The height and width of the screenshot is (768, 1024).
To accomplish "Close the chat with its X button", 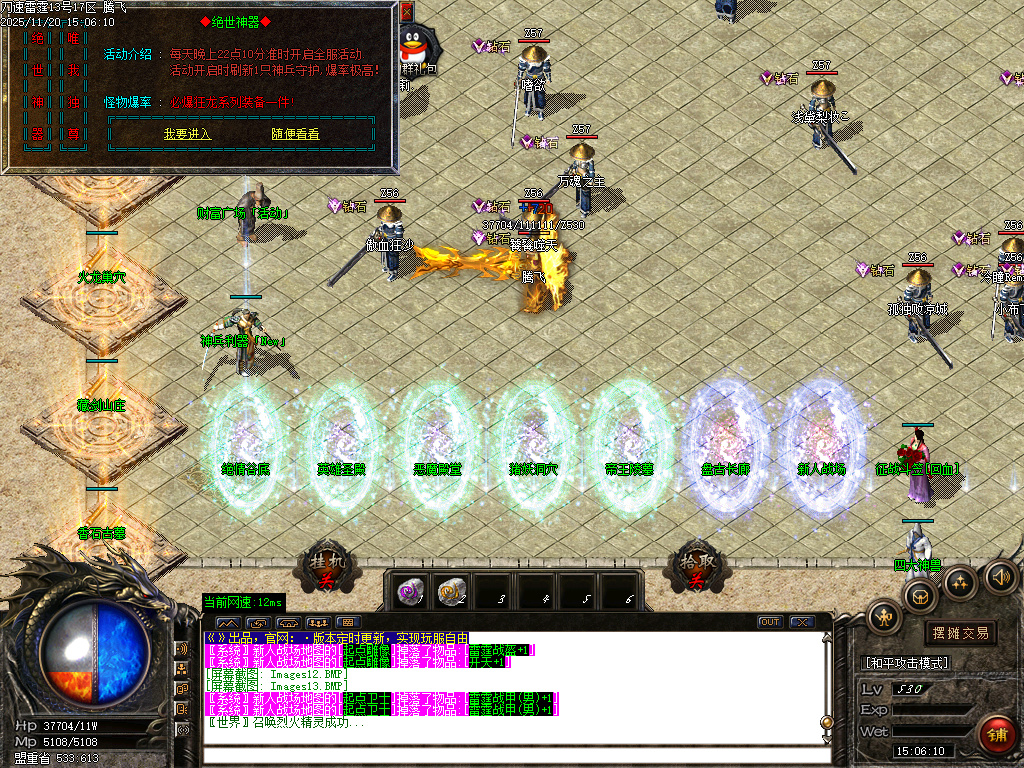I will [801, 622].
